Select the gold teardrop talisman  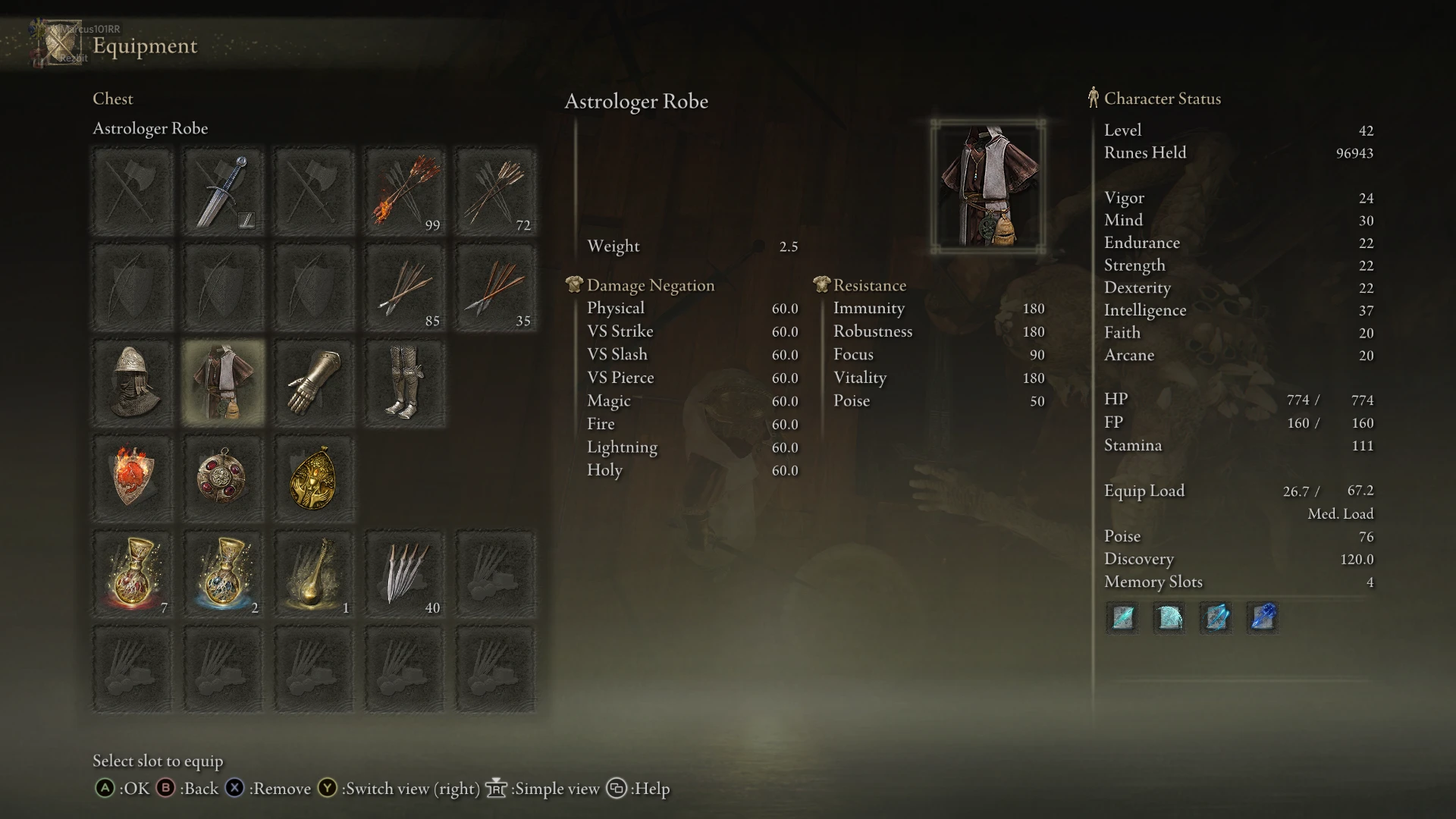[314, 478]
